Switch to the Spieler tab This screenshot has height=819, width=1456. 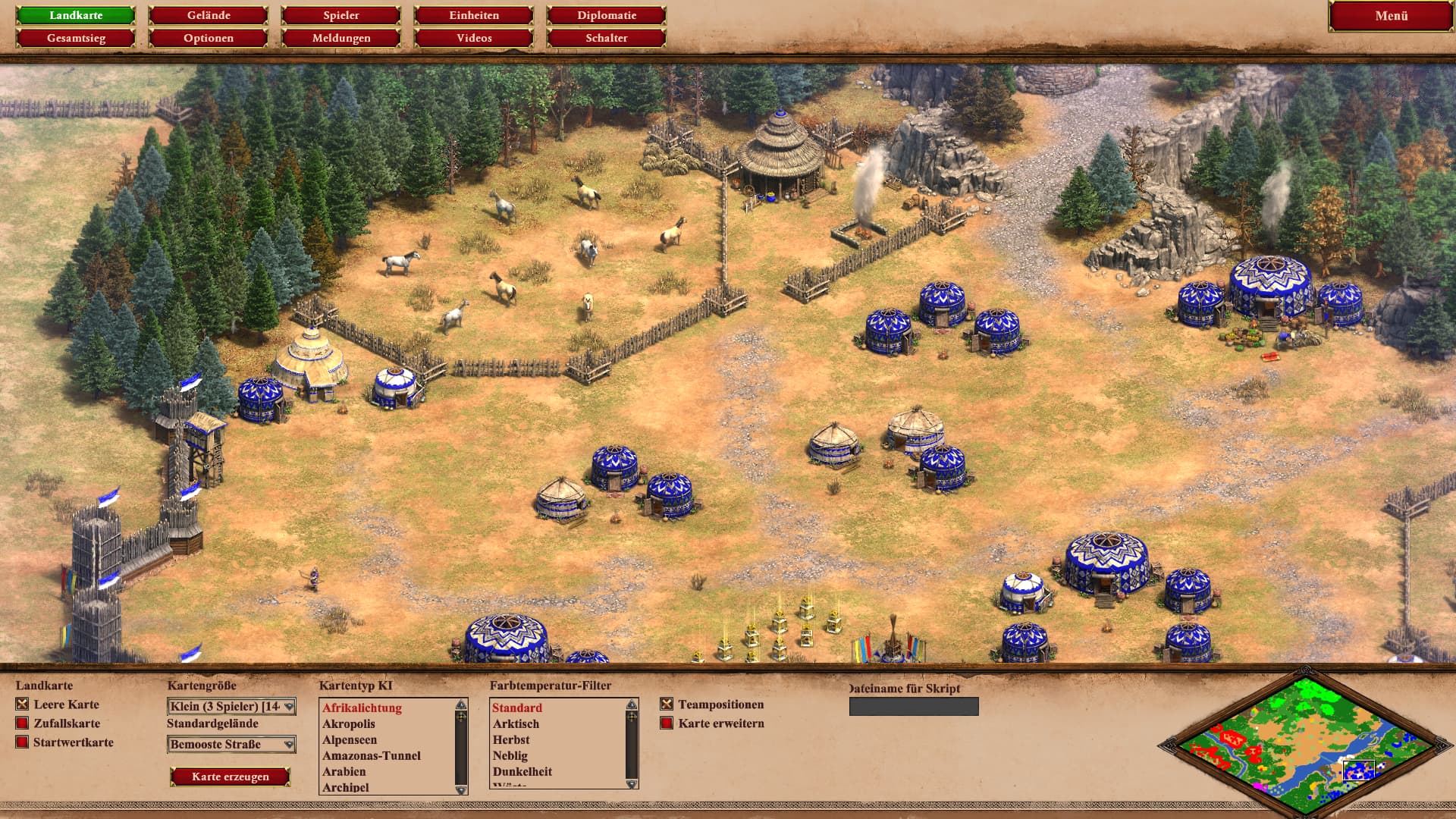(341, 15)
